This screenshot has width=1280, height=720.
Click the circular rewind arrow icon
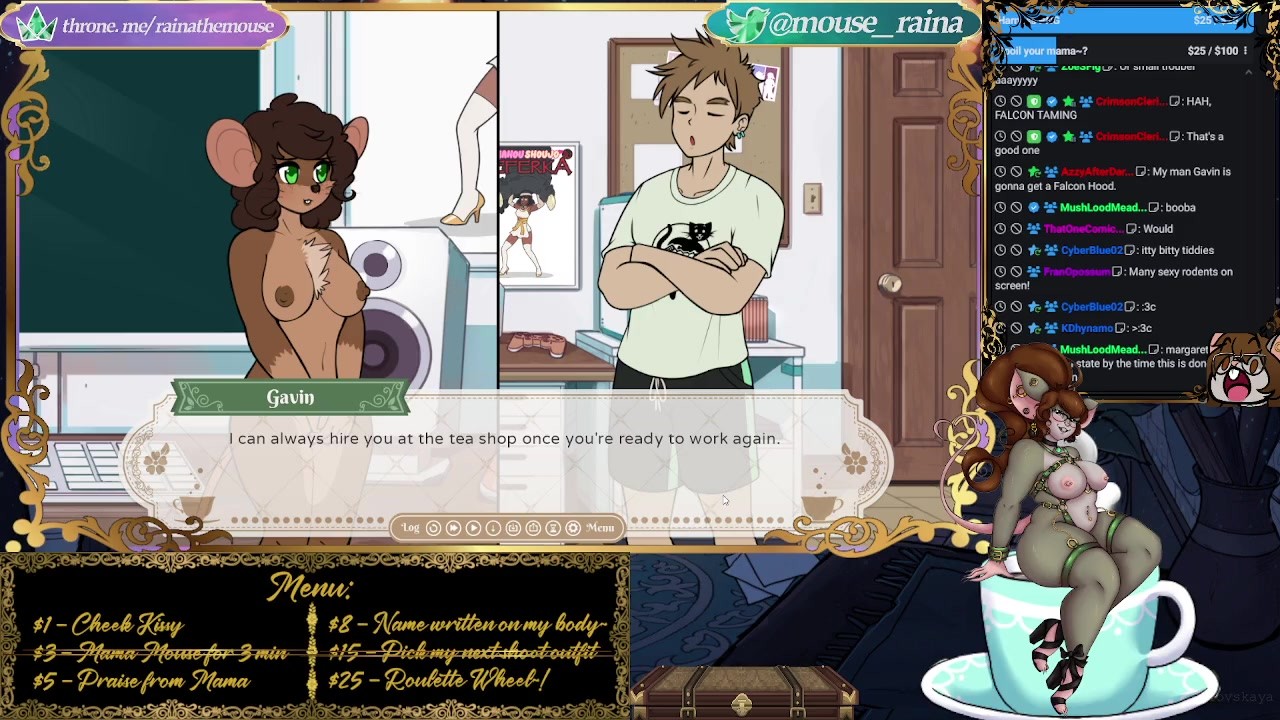coord(433,528)
